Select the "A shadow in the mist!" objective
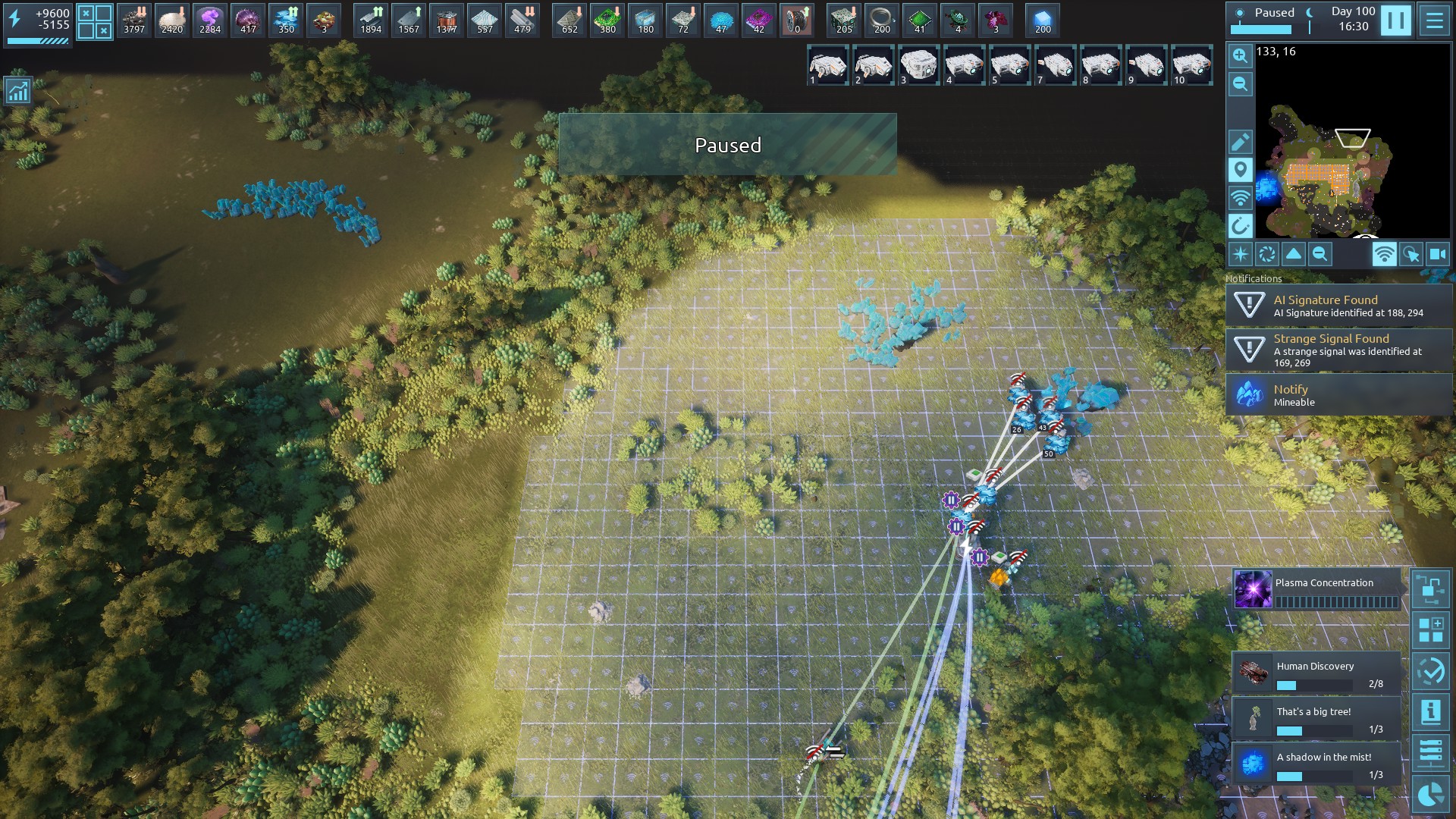The height and width of the screenshot is (819, 1456). tap(1317, 764)
